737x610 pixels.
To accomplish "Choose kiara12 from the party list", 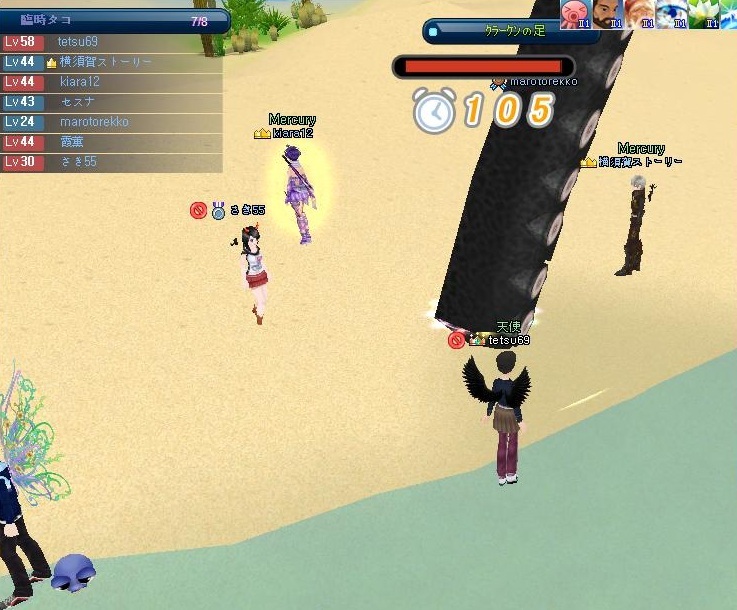I will (110, 82).
